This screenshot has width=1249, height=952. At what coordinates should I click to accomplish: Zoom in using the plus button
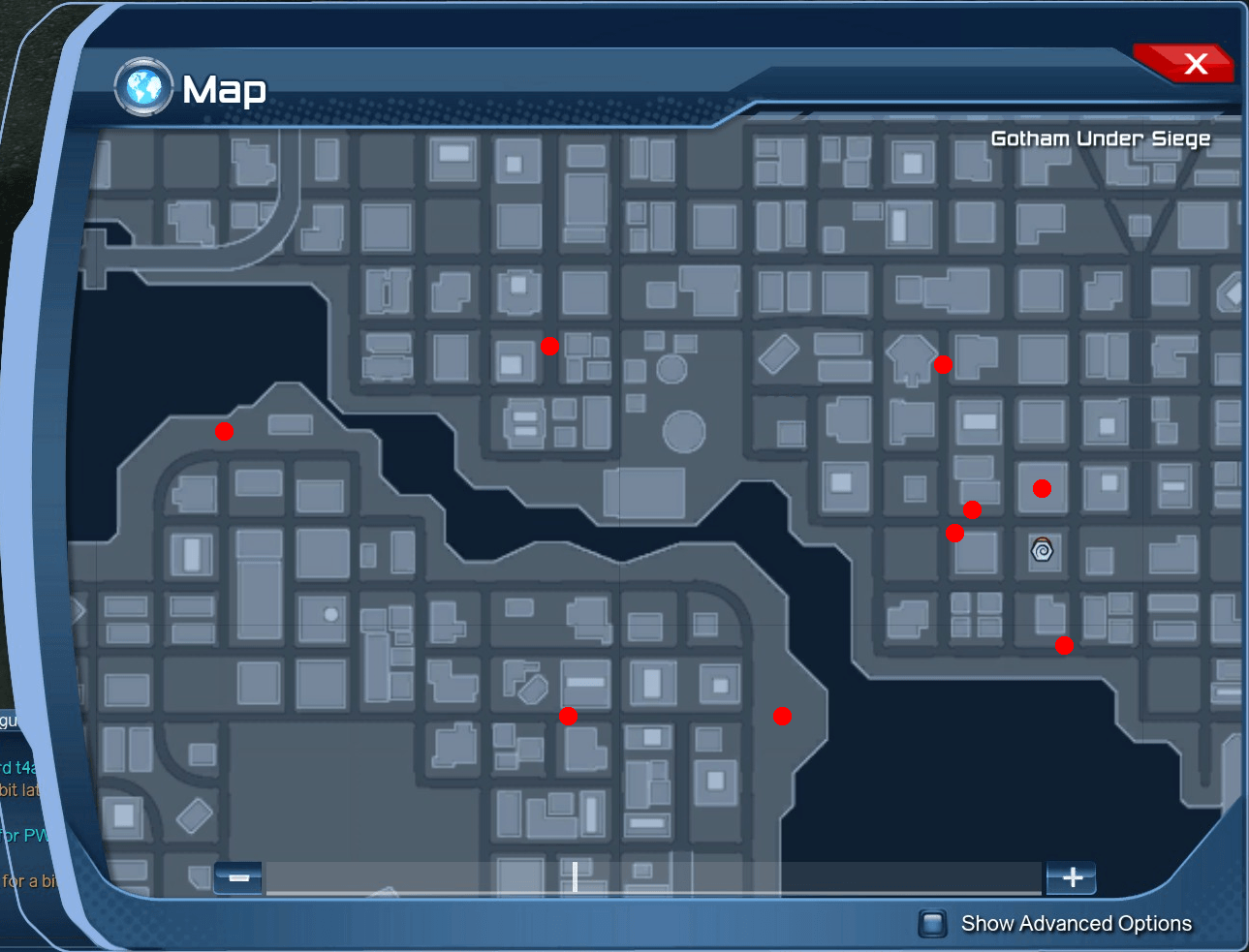pos(1072,877)
